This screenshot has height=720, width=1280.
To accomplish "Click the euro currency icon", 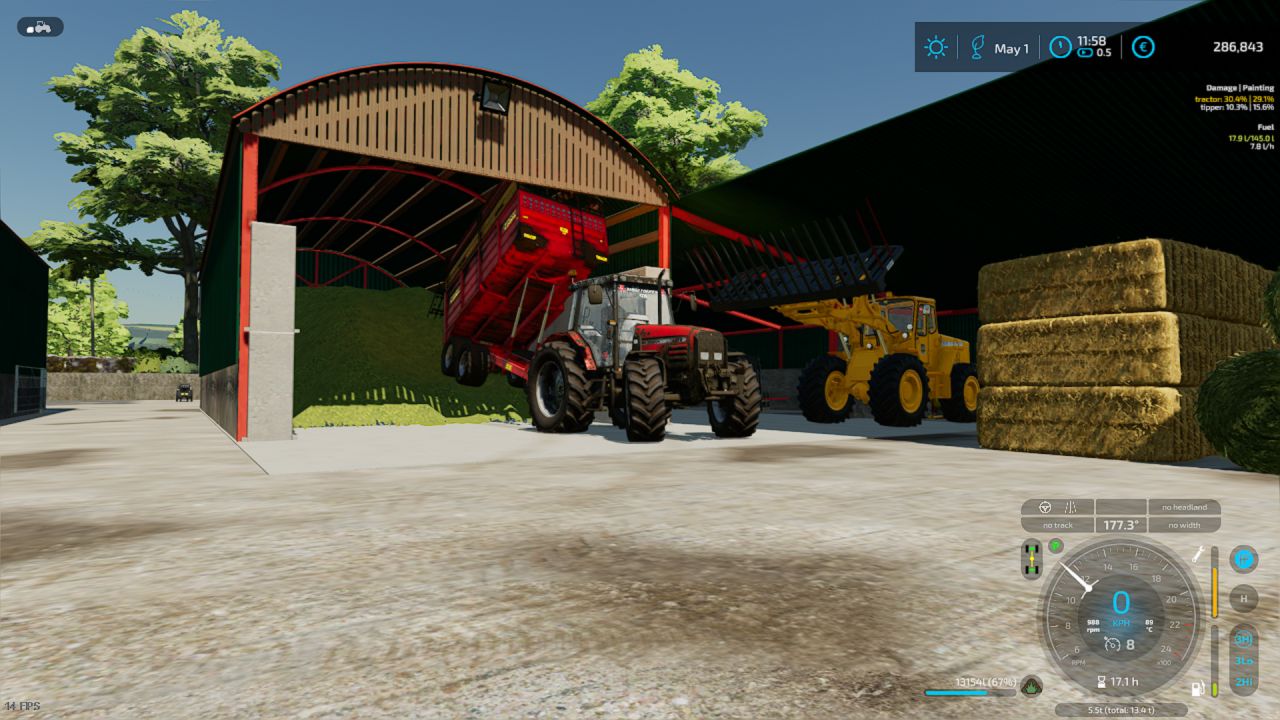I will pyautogui.click(x=1143, y=48).
